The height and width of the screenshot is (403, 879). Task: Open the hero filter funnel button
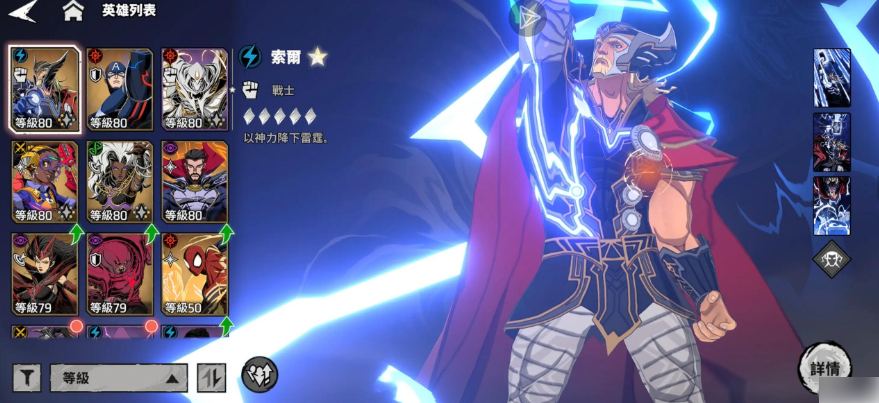click(27, 378)
